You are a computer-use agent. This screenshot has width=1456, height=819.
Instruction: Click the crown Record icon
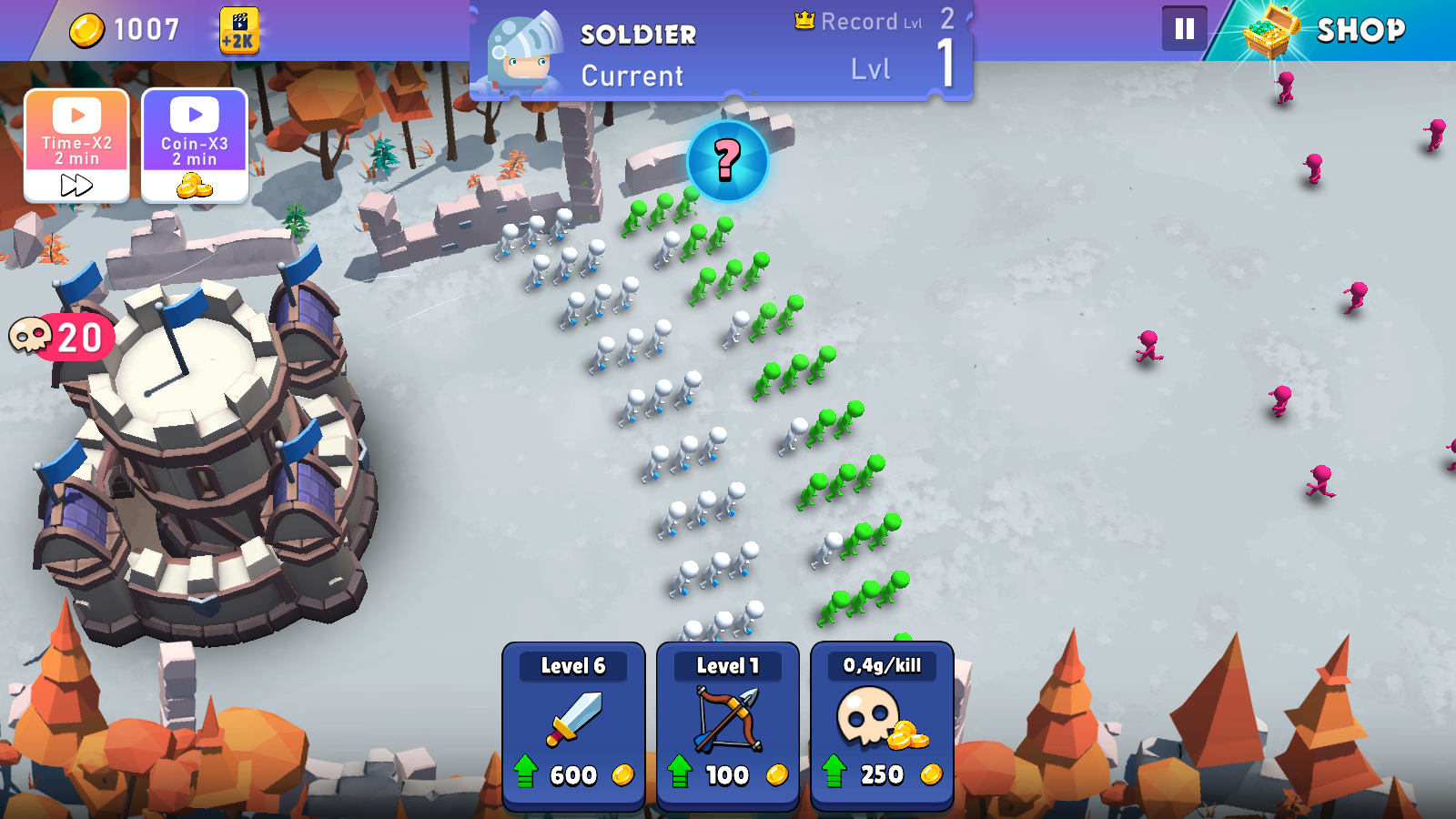tap(803, 21)
